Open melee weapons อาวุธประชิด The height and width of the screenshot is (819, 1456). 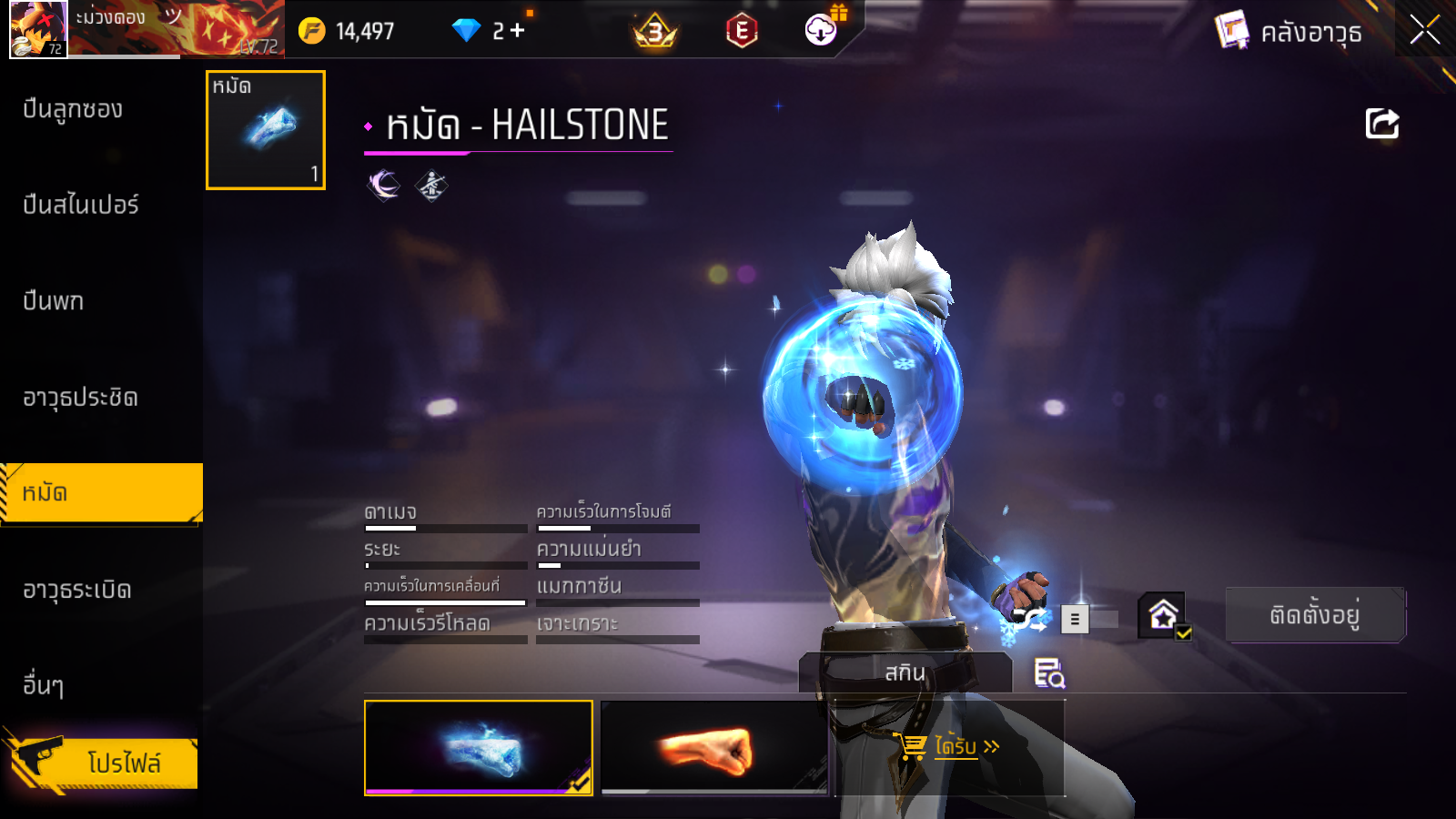(x=80, y=398)
